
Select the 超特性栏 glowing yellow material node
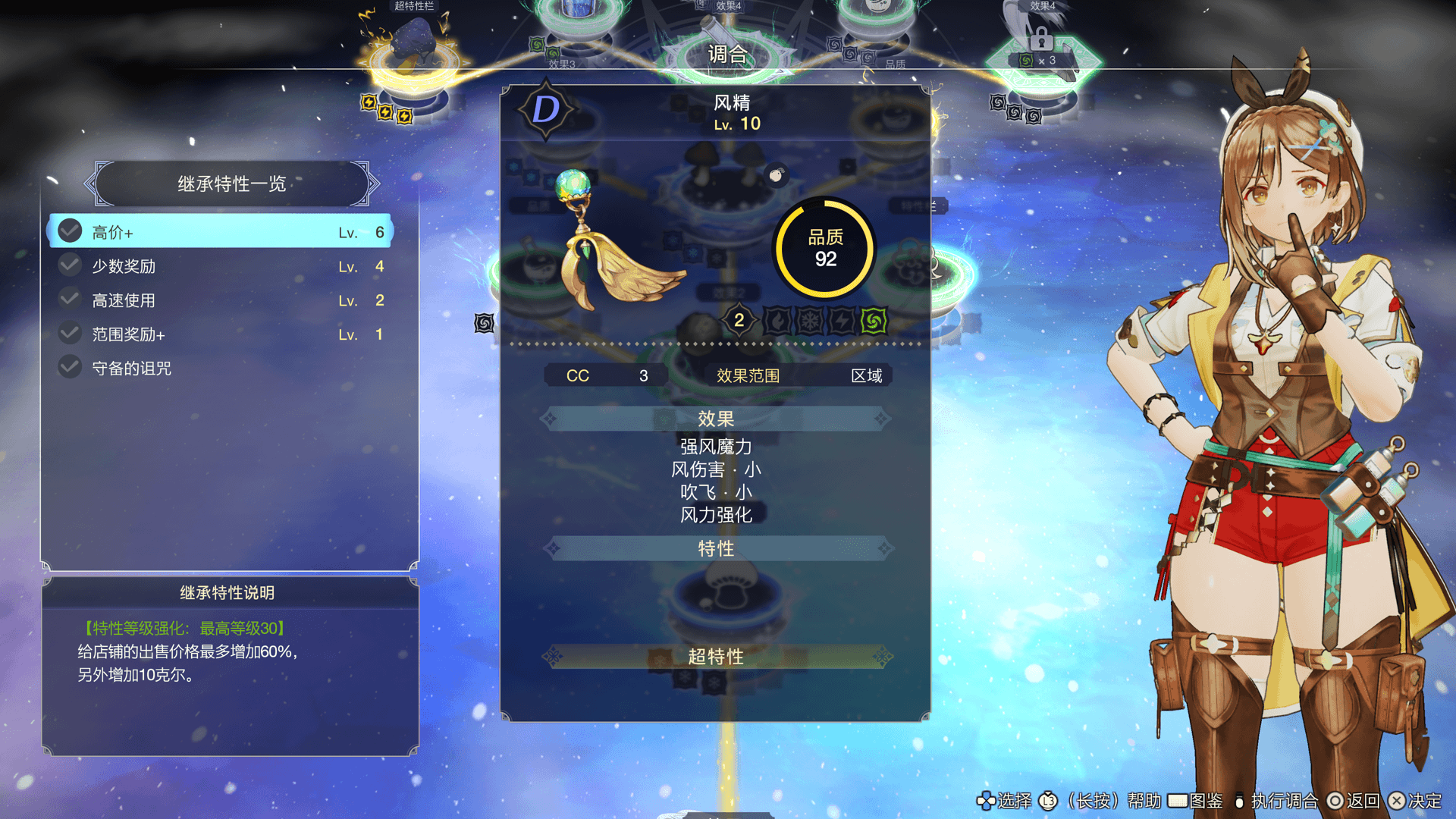pyautogui.click(x=413, y=55)
